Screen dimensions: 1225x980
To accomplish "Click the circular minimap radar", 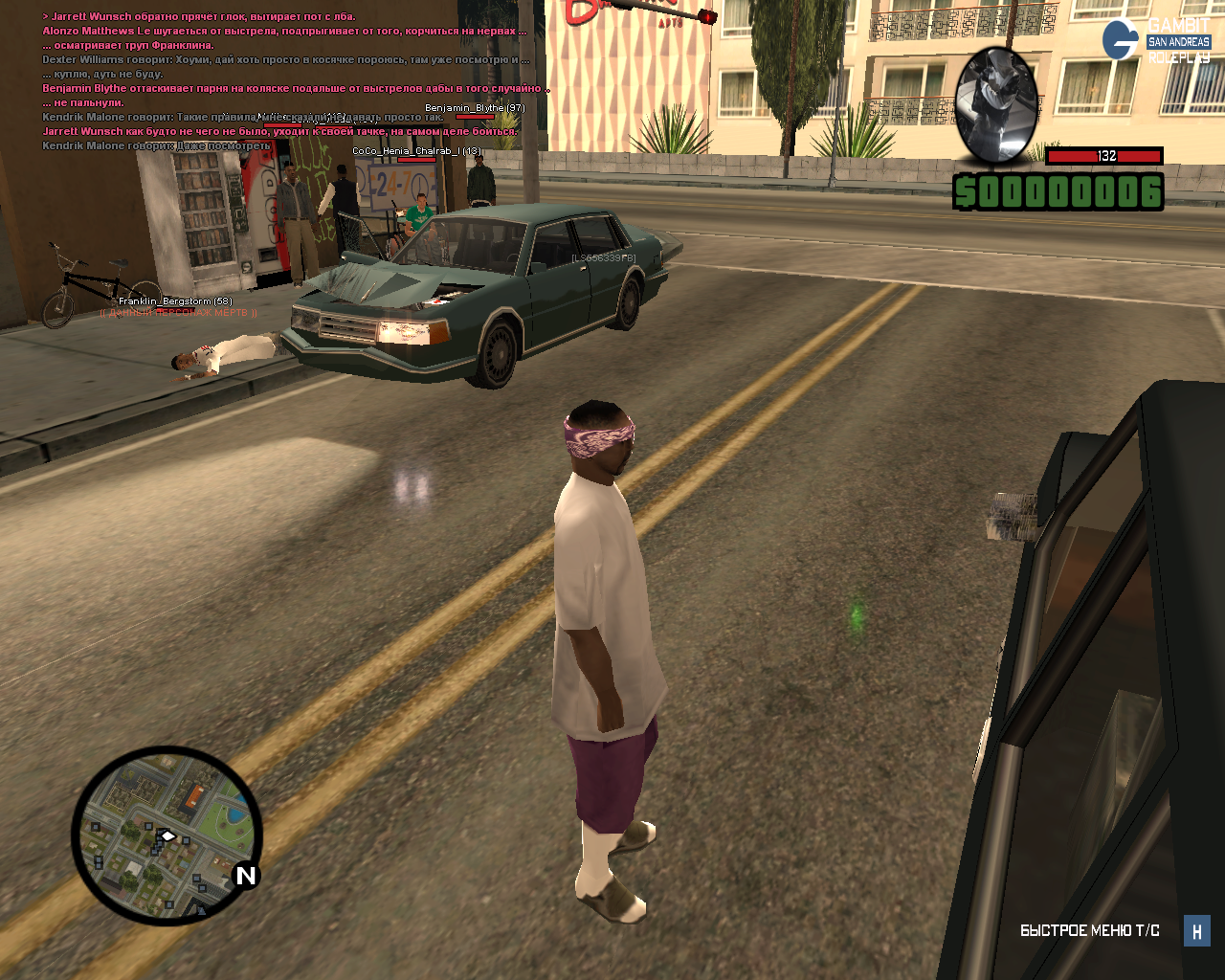I will point(167,835).
